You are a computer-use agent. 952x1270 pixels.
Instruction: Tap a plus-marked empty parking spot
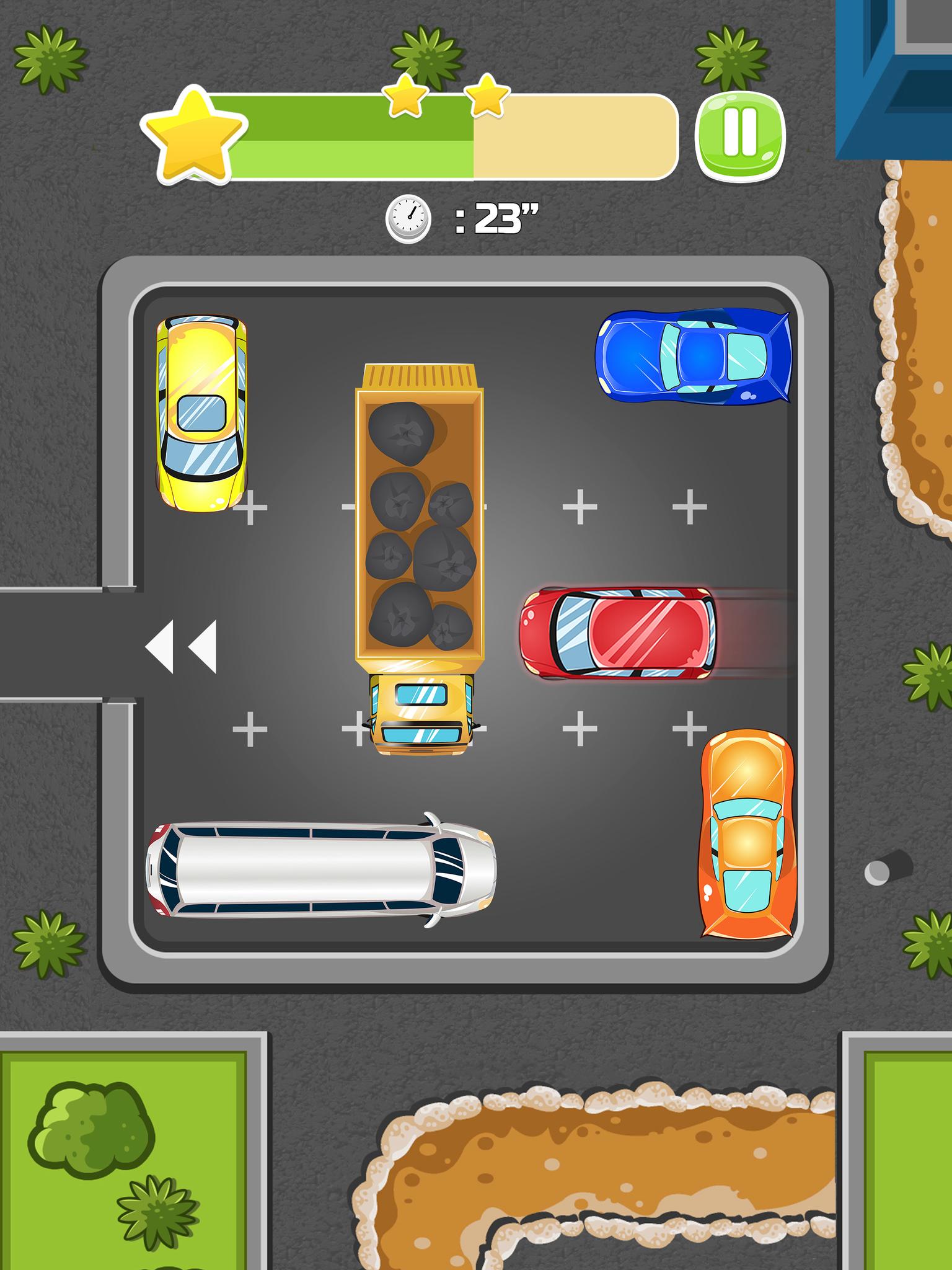coord(580,505)
